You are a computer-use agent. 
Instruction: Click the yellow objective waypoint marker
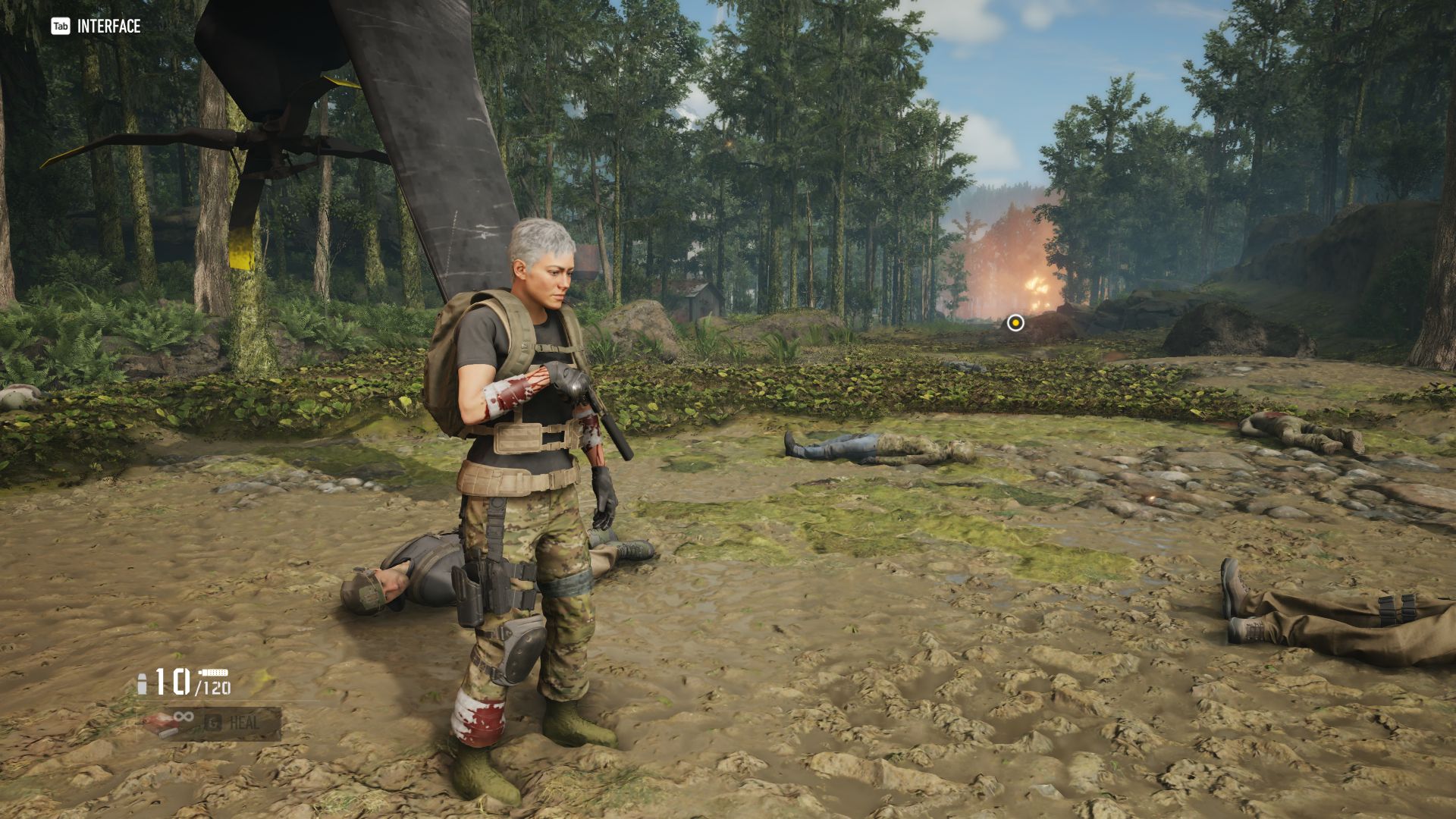click(x=1015, y=324)
